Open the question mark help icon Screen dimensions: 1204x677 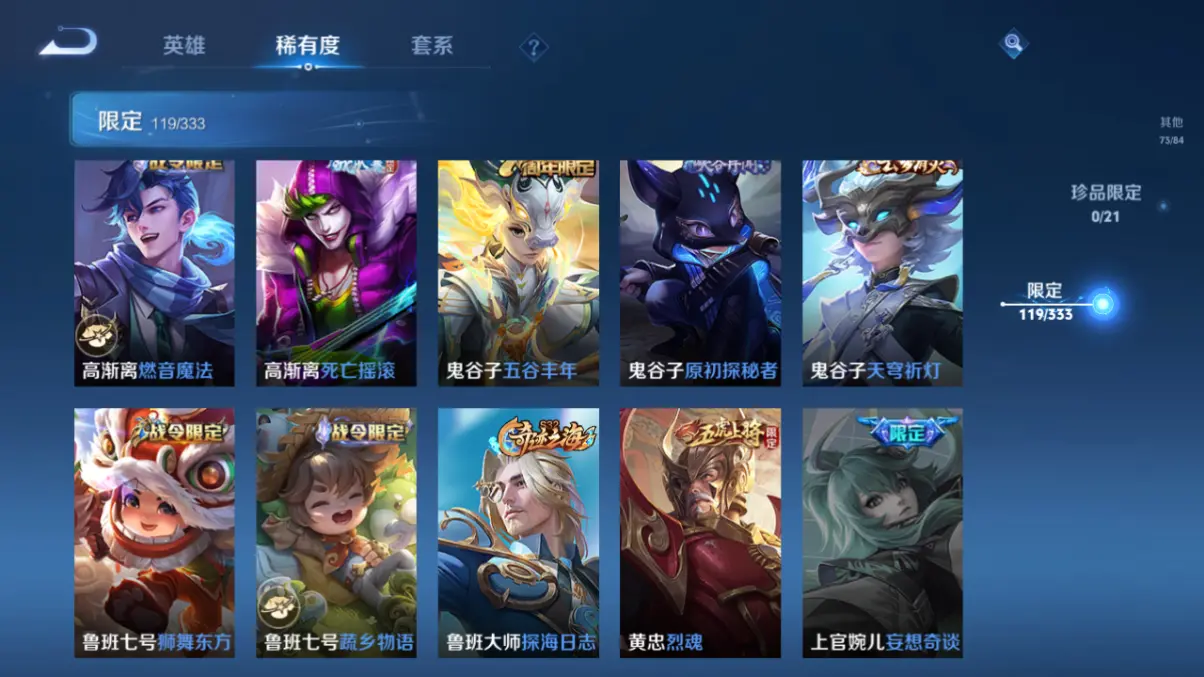click(534, 47)
